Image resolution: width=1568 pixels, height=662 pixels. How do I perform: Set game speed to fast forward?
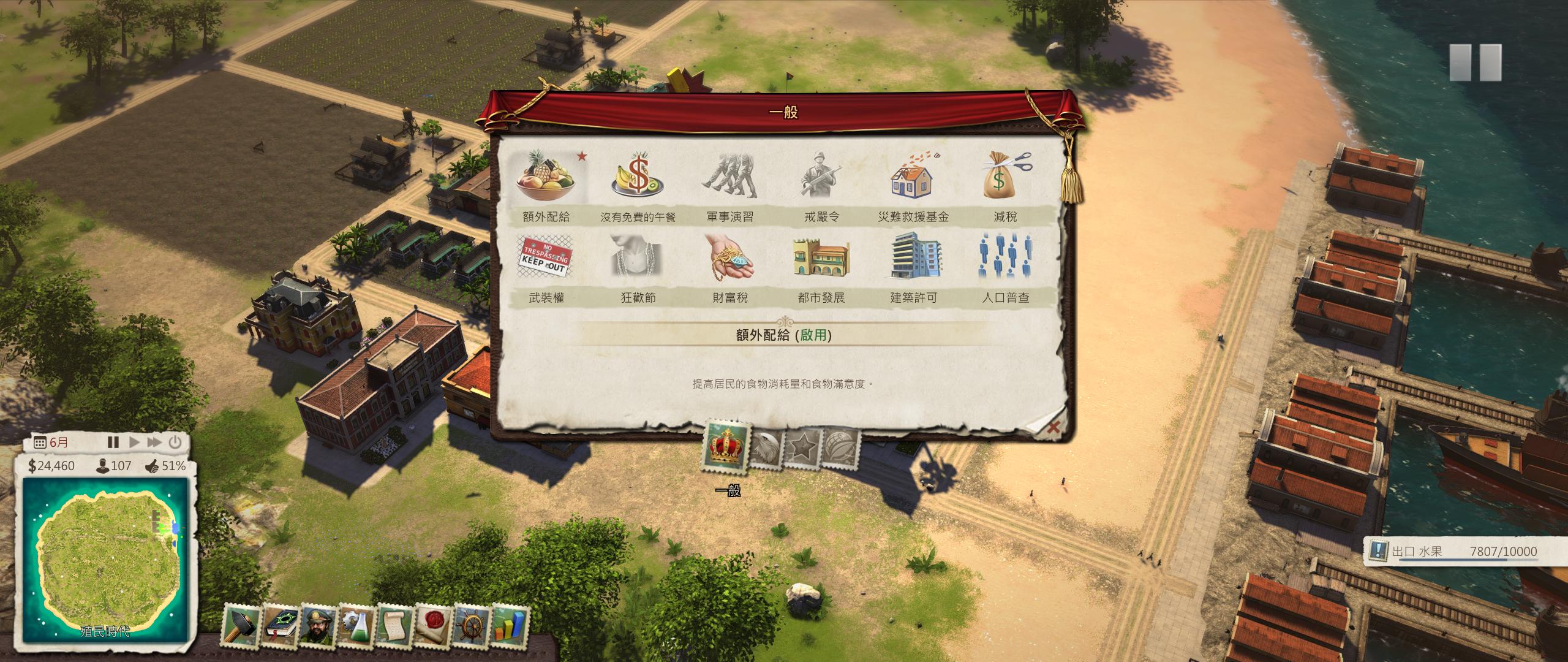click(x=154, y=442)
